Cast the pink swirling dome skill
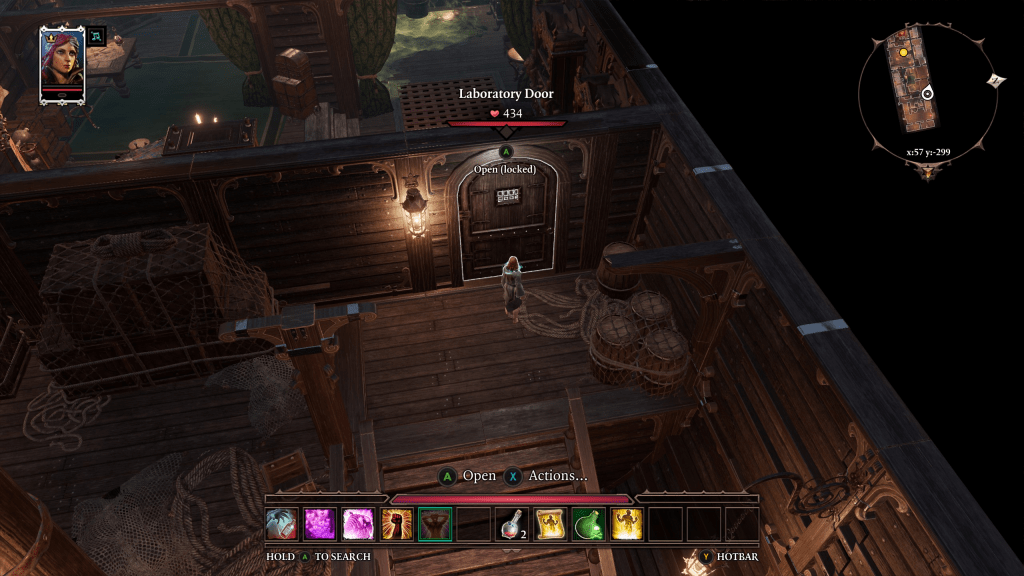The height and width of the screenshot is (576, 1024). click(358, 524)
